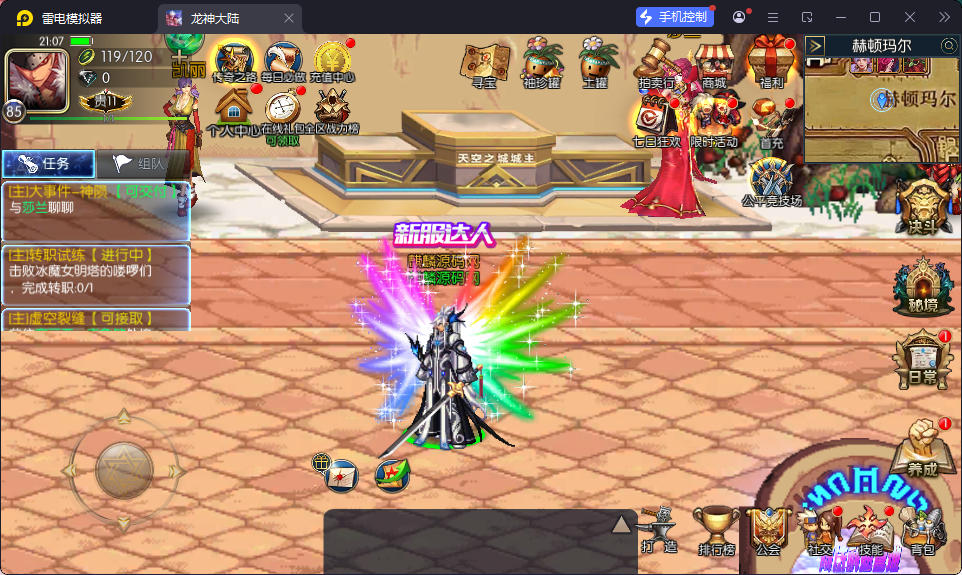Close the emulator window

point(910,17)
